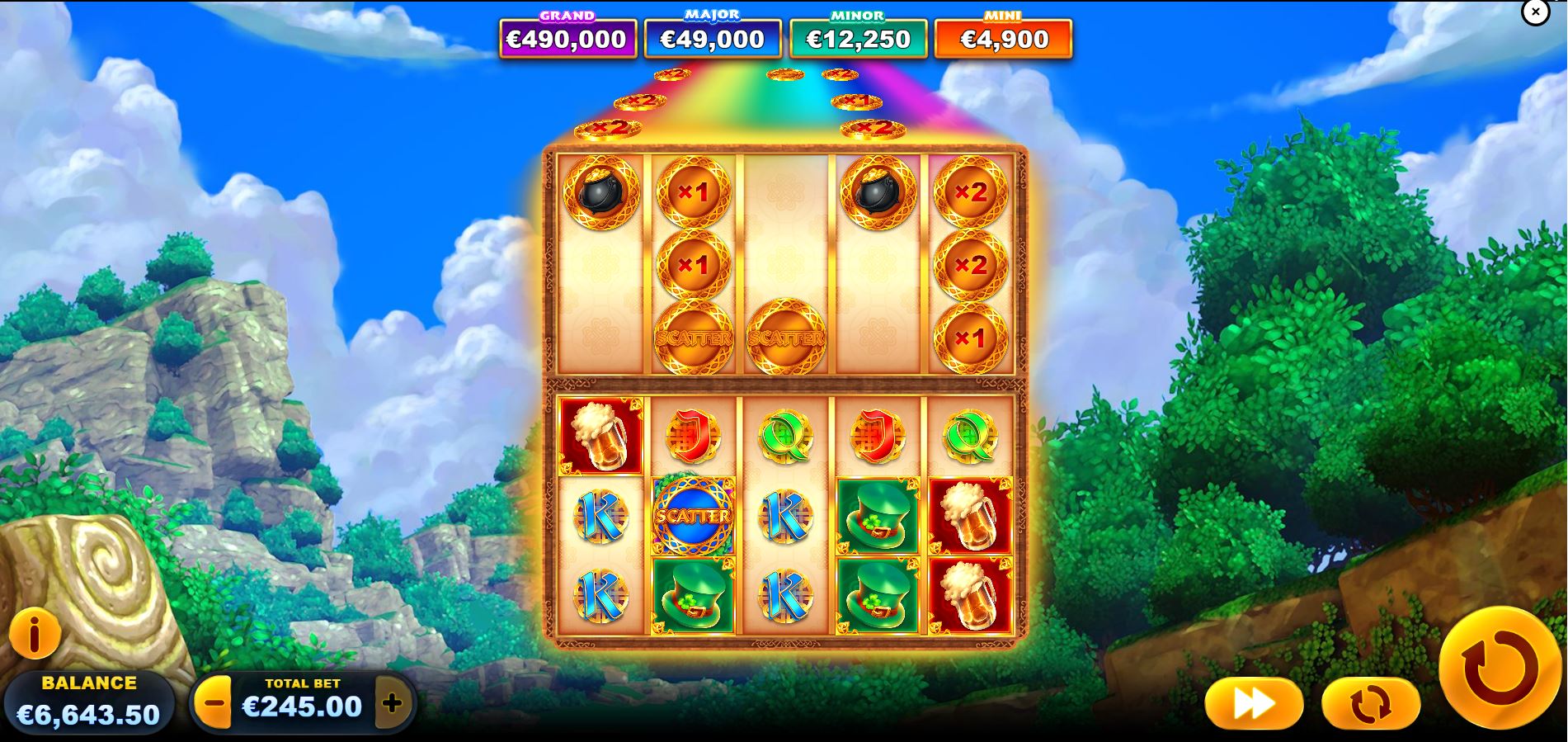
Task: Click the x1 multiplier coin on reel two
Action: click(693, 193)
